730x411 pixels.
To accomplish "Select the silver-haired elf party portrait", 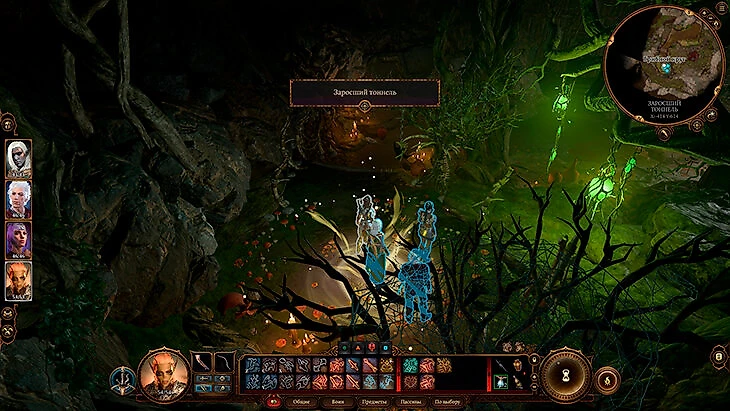I will (19, 197).
